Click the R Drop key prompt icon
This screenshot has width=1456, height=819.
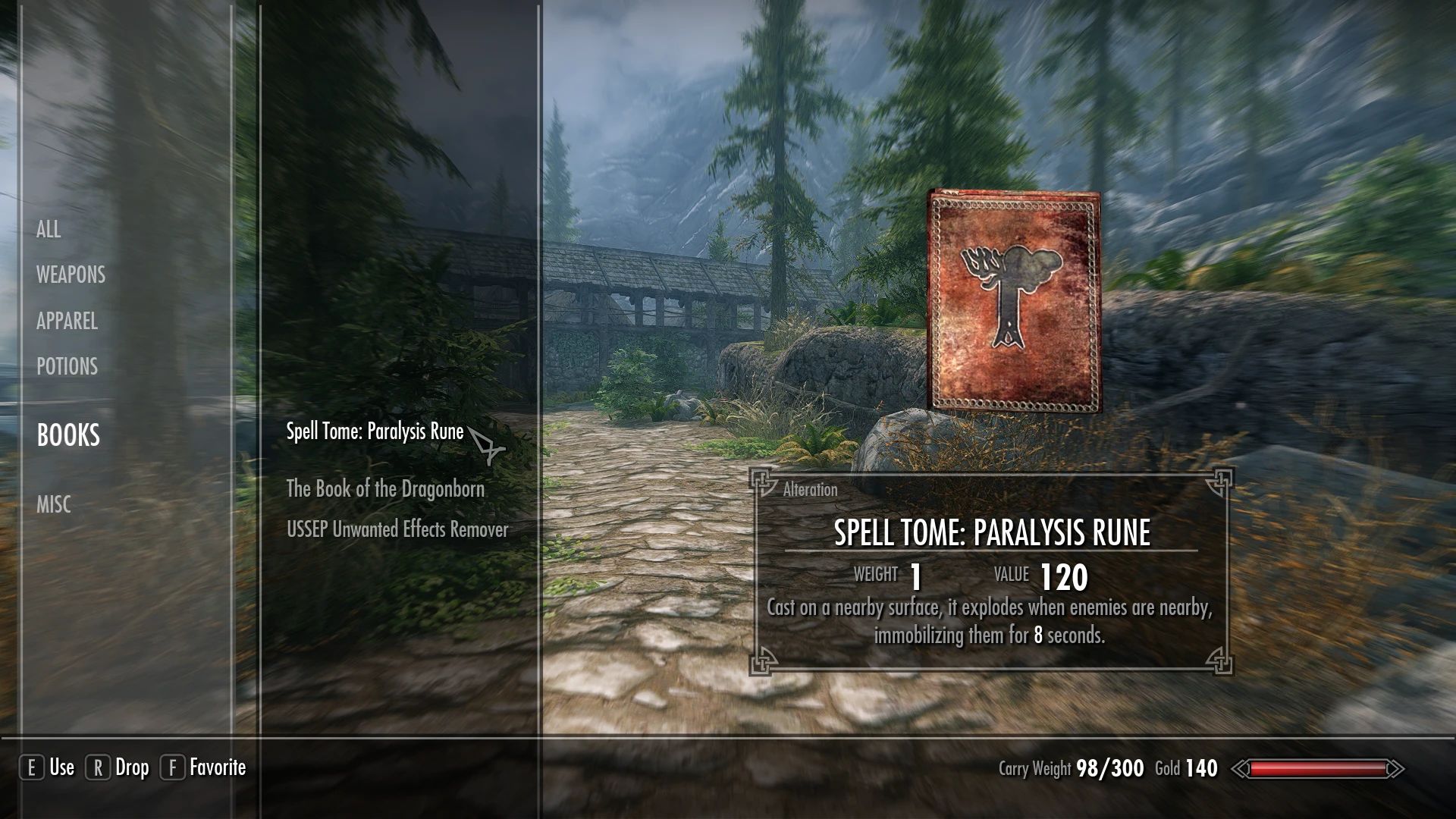[99, 767]
